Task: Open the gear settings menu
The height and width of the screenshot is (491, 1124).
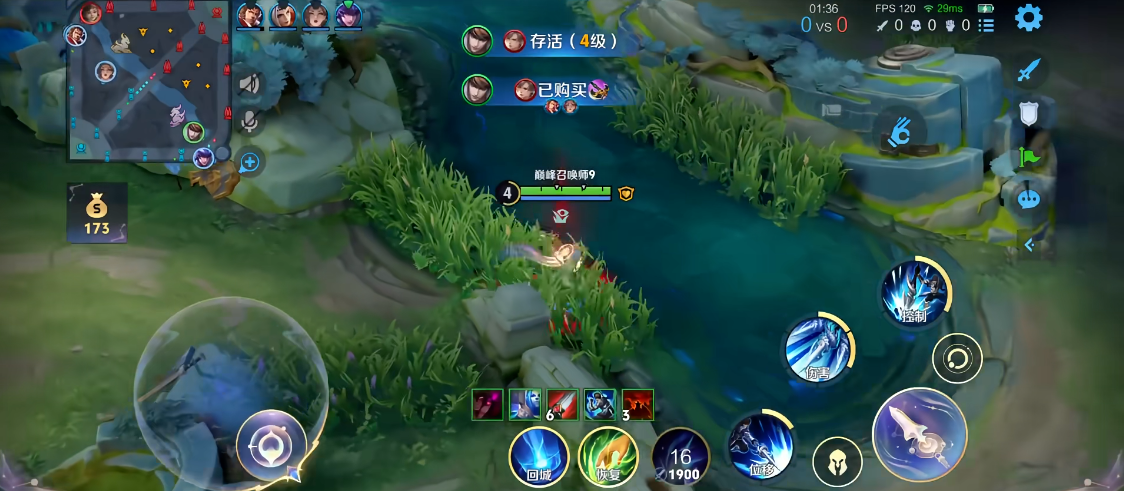Action: coord(1028,18)
